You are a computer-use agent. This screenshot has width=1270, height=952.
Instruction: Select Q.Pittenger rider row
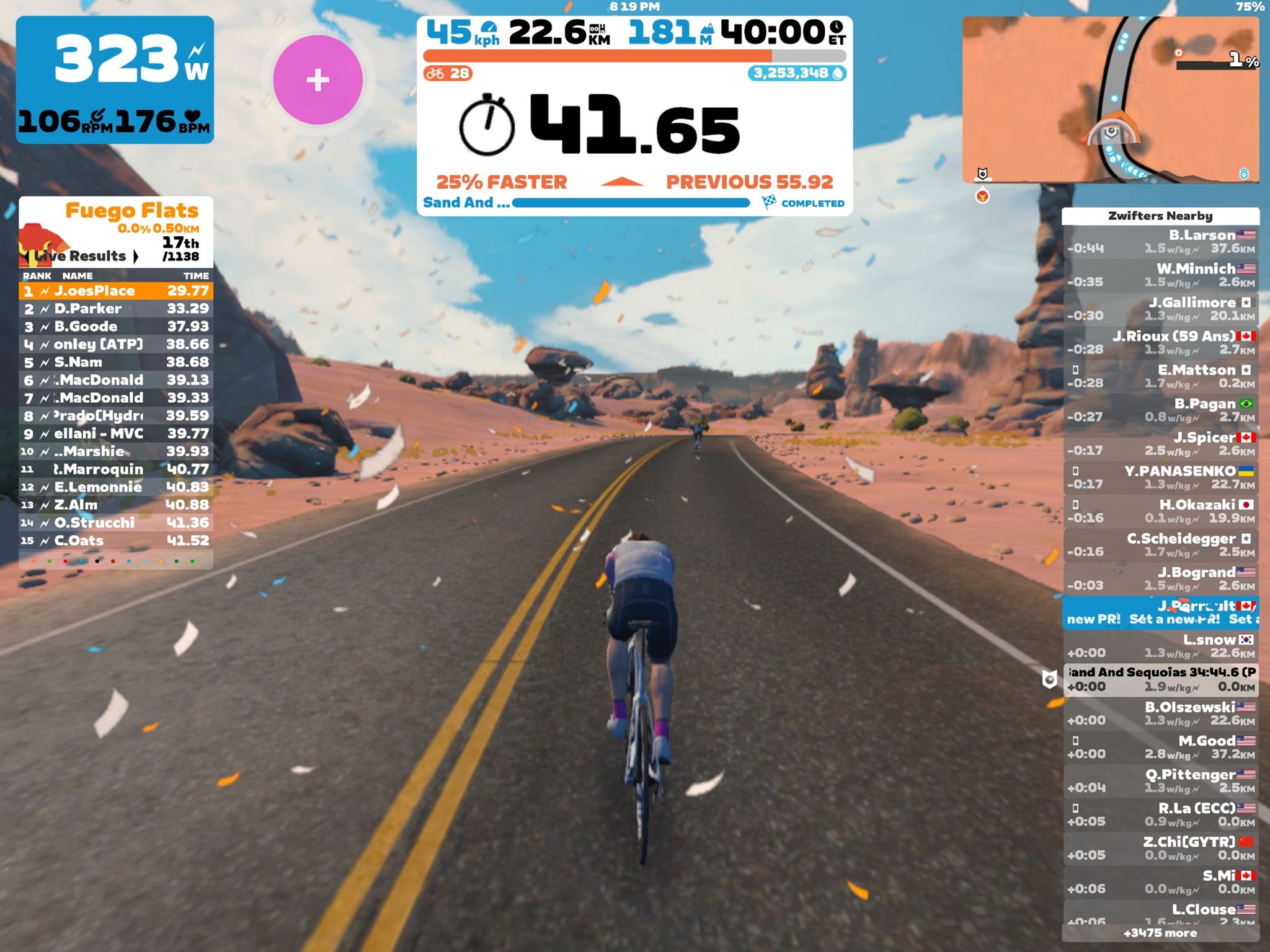click(1161, 781)
